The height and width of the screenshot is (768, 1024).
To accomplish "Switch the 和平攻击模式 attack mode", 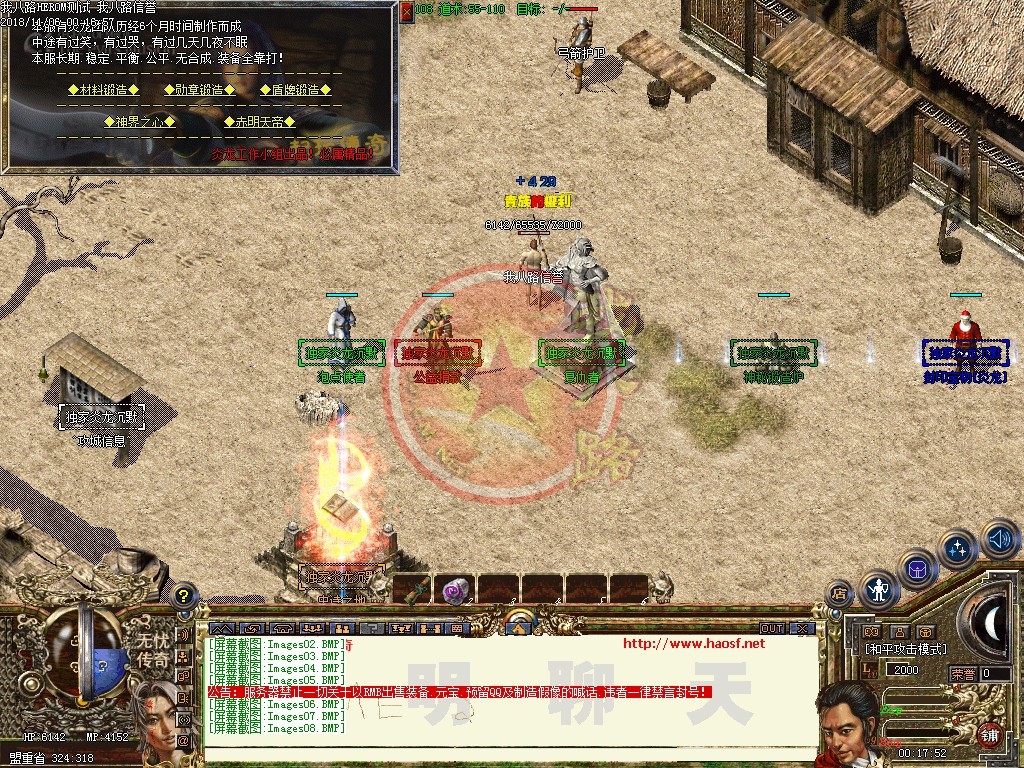I will tap(906, 649).
